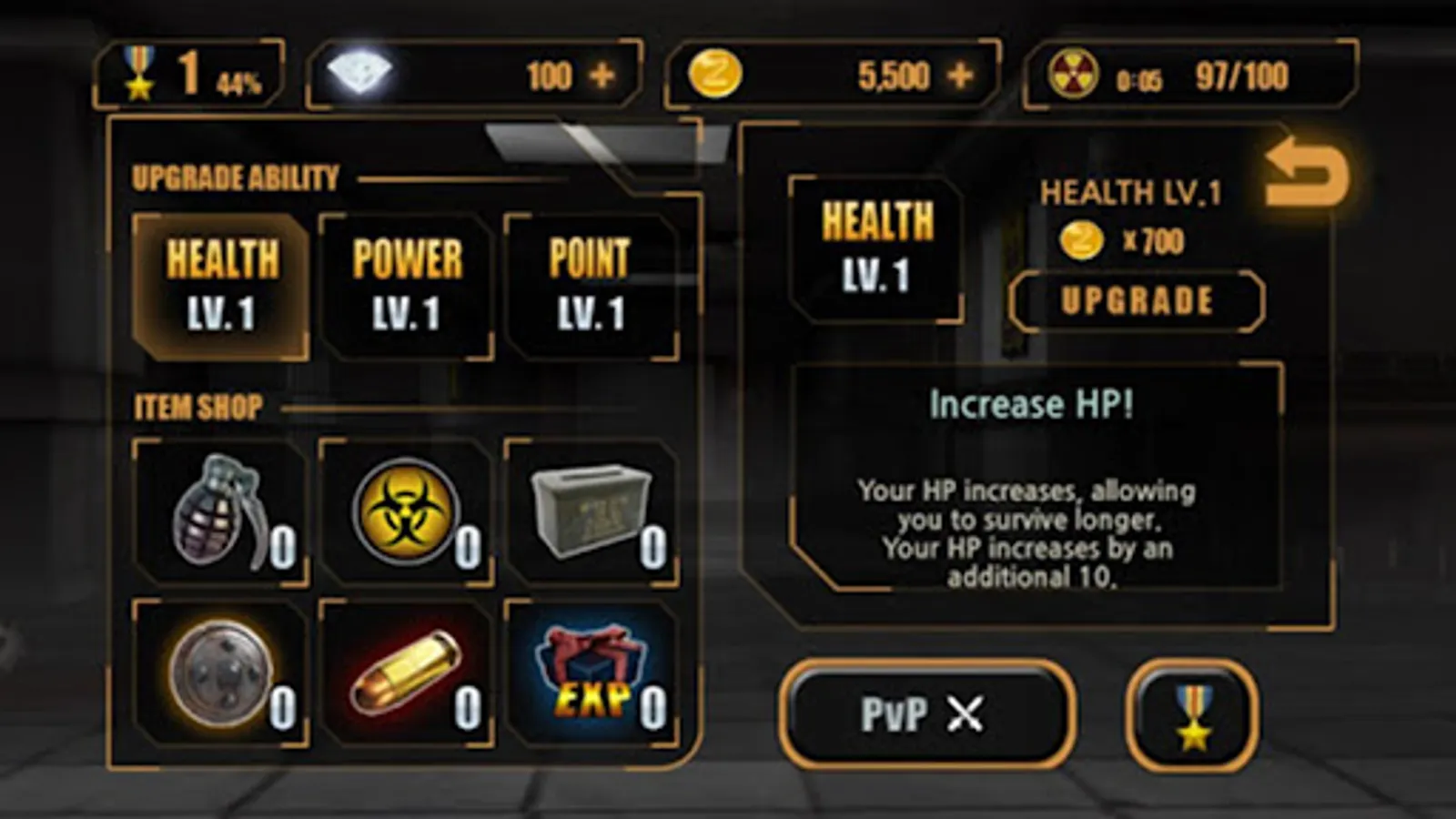Click the medal rank icon at top left
1456x819 pixels.
pos(138,71)
